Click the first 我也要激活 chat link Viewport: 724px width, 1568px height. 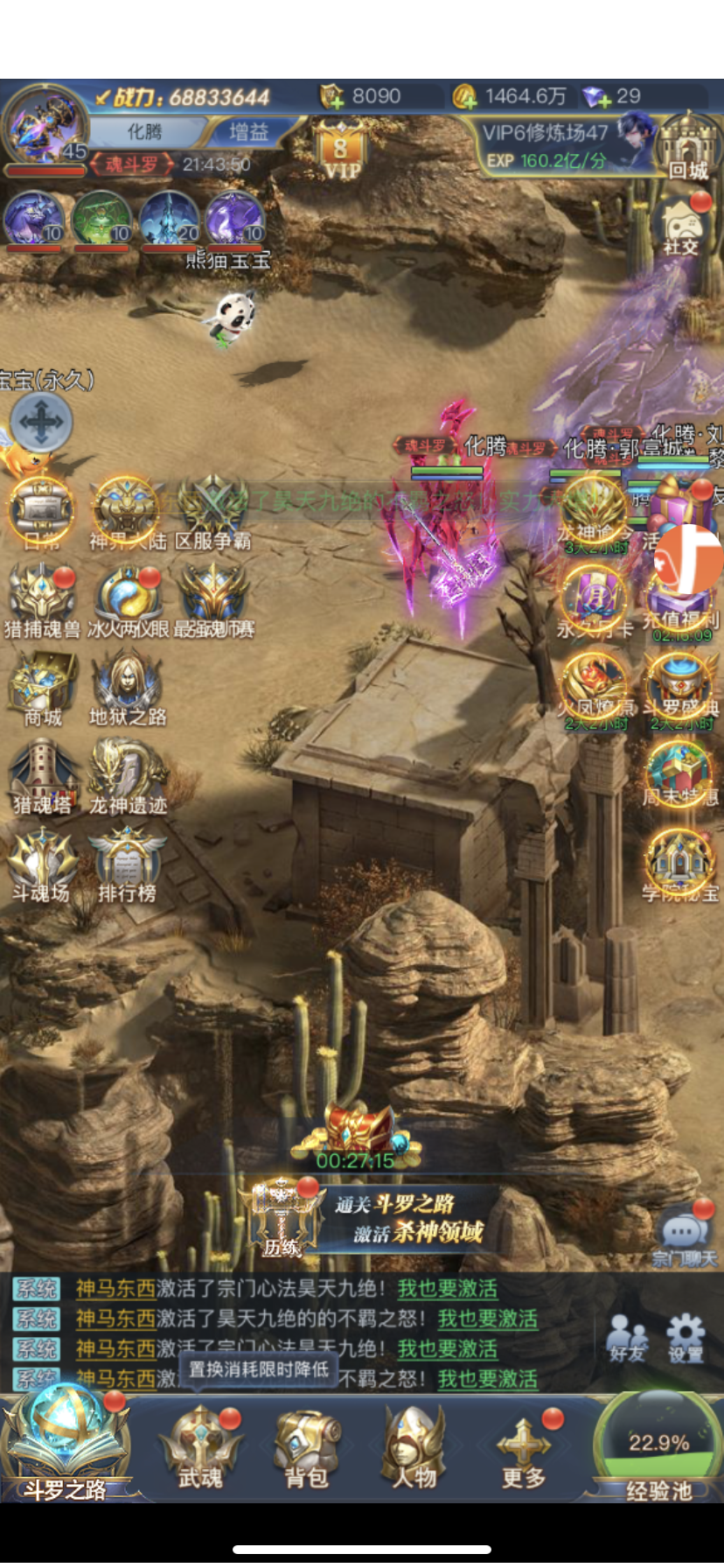[x=448, y=1289]
